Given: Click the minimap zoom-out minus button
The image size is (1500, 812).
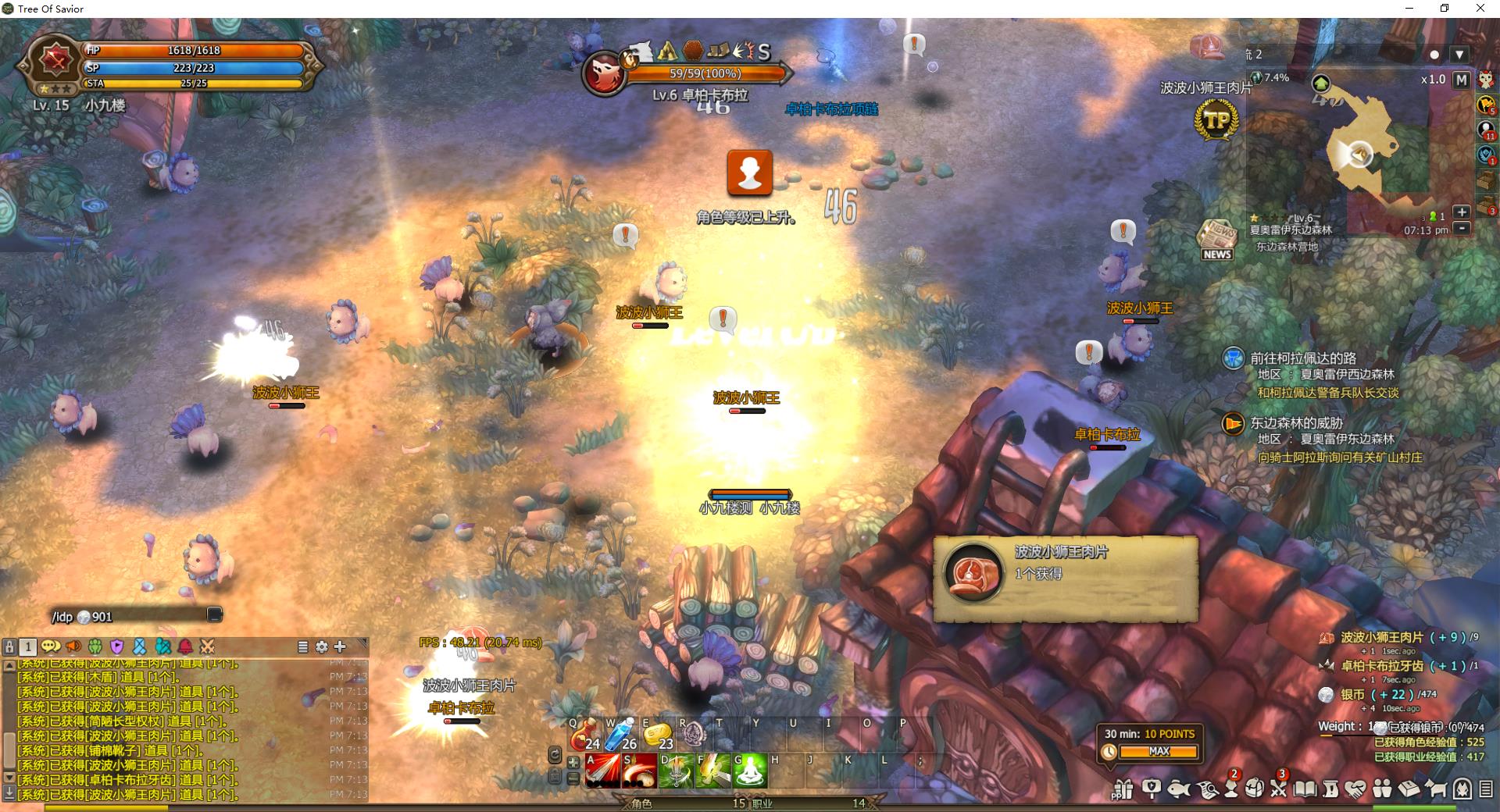Looking at the screenshot, I should (x=1462, y=228).
